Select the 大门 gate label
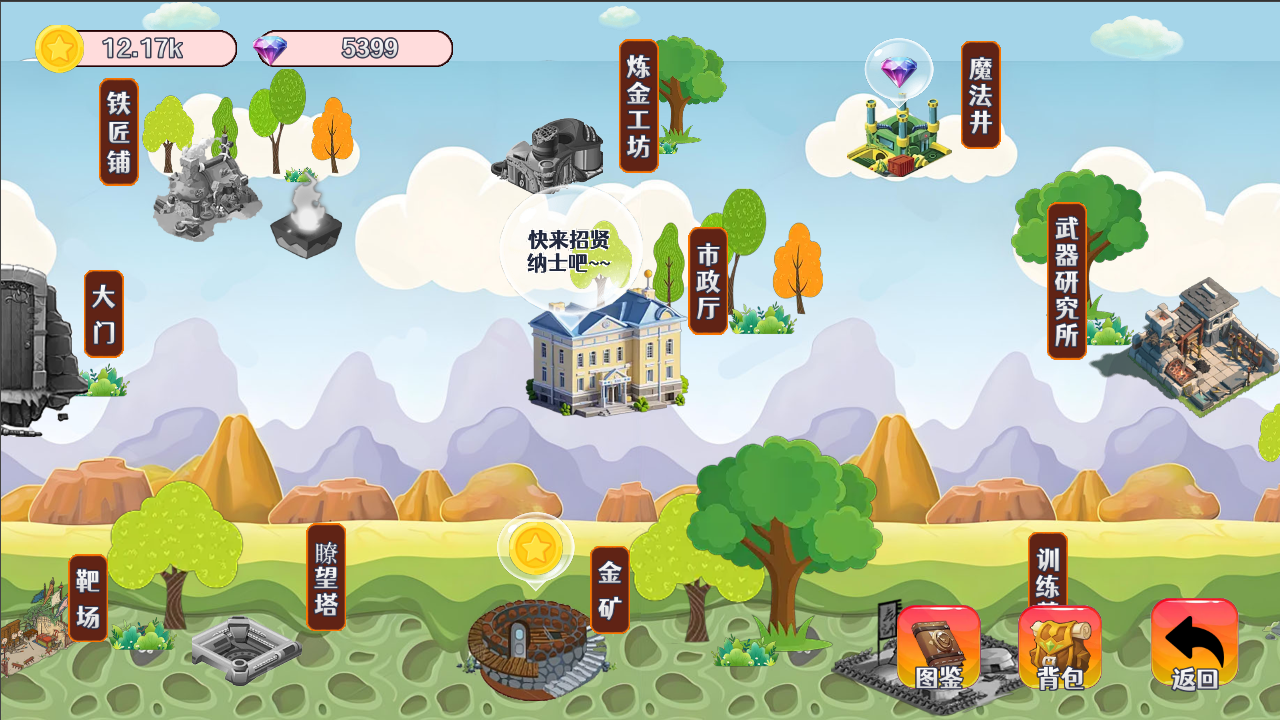1280x720 pixels. [x=103, y=313]
